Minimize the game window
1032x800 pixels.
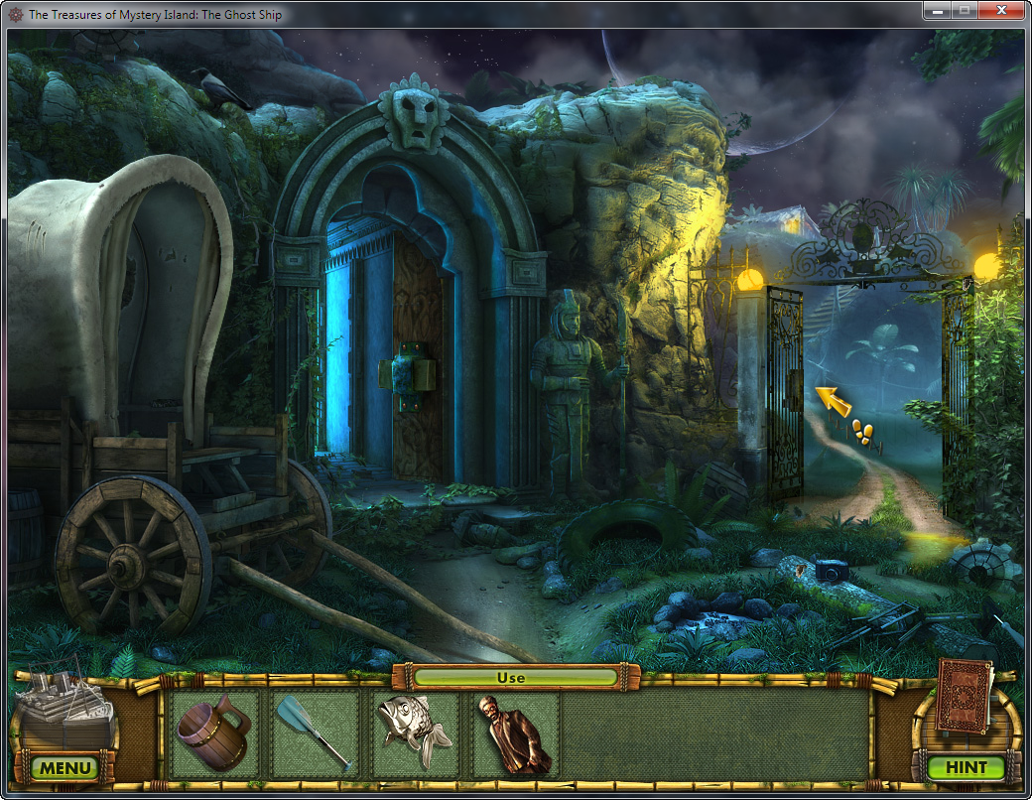(x=937, y=10)
